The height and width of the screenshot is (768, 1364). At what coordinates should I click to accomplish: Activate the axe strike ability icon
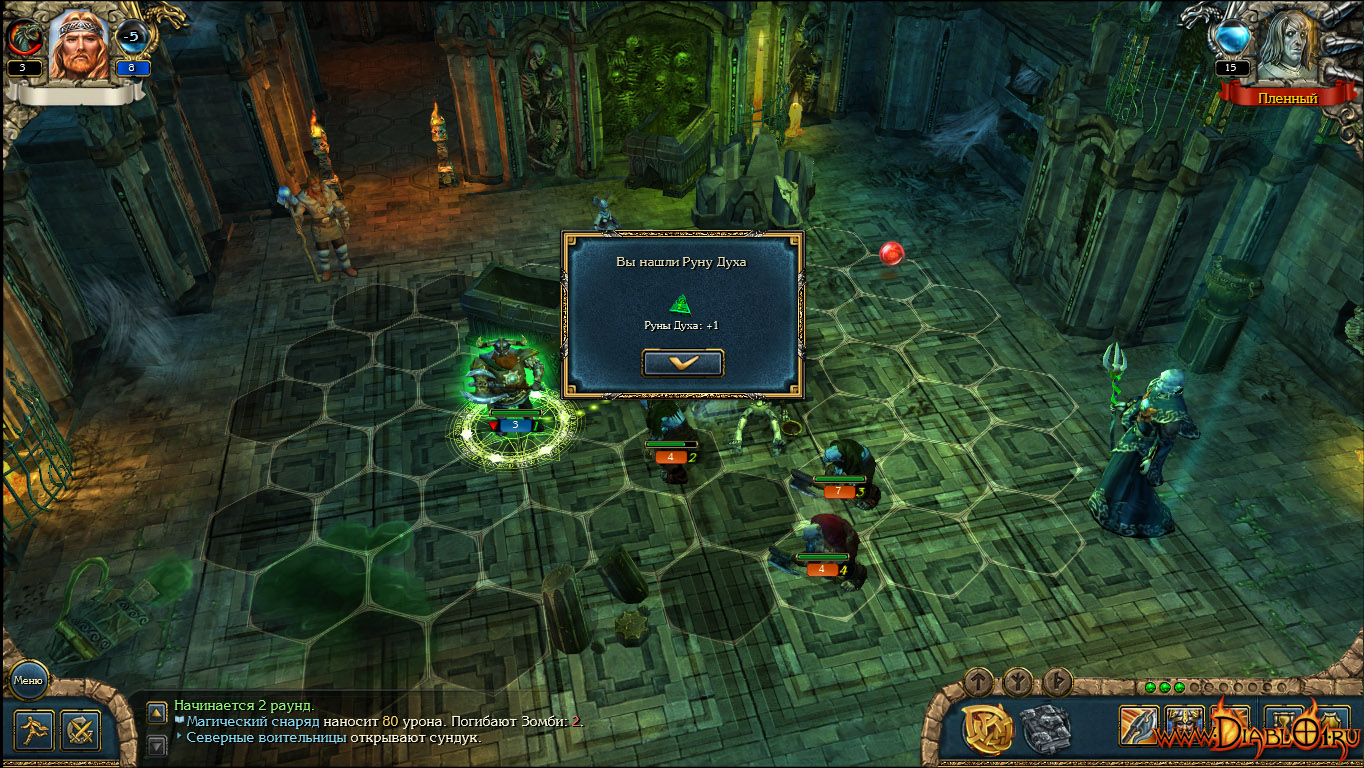coord(1138,724)
